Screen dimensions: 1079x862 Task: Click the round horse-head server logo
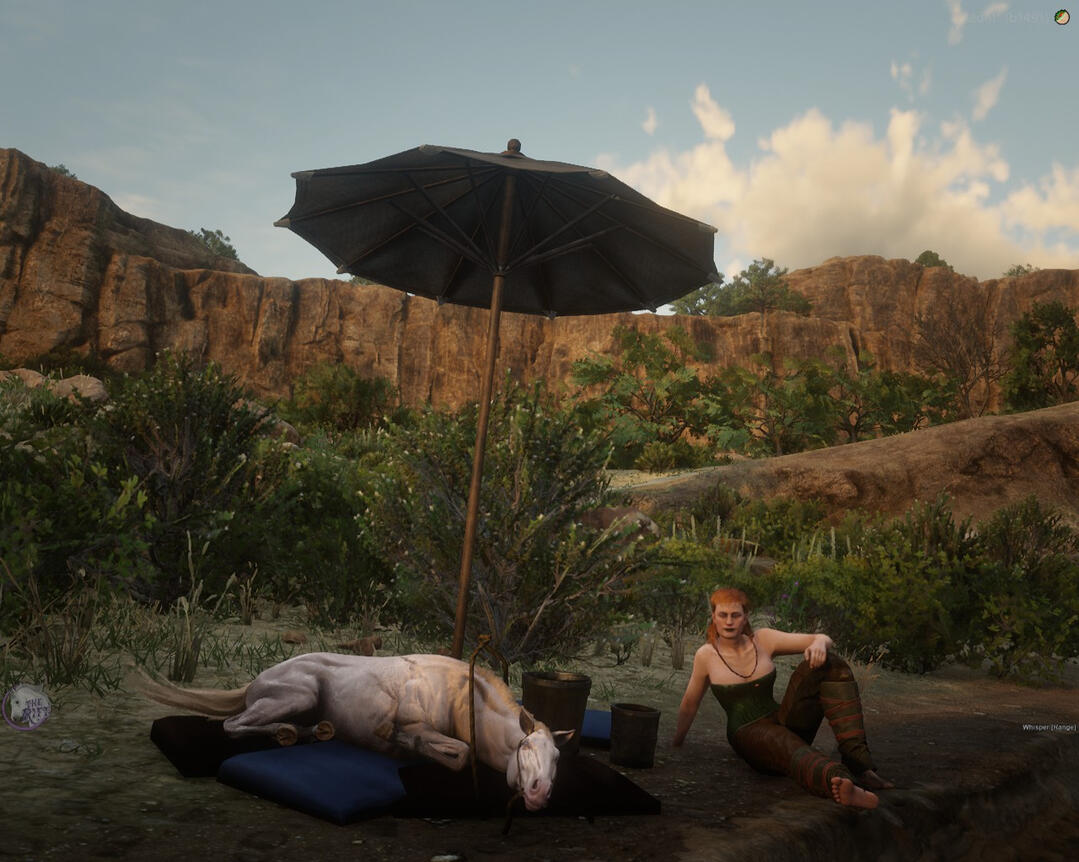(26, 707)
